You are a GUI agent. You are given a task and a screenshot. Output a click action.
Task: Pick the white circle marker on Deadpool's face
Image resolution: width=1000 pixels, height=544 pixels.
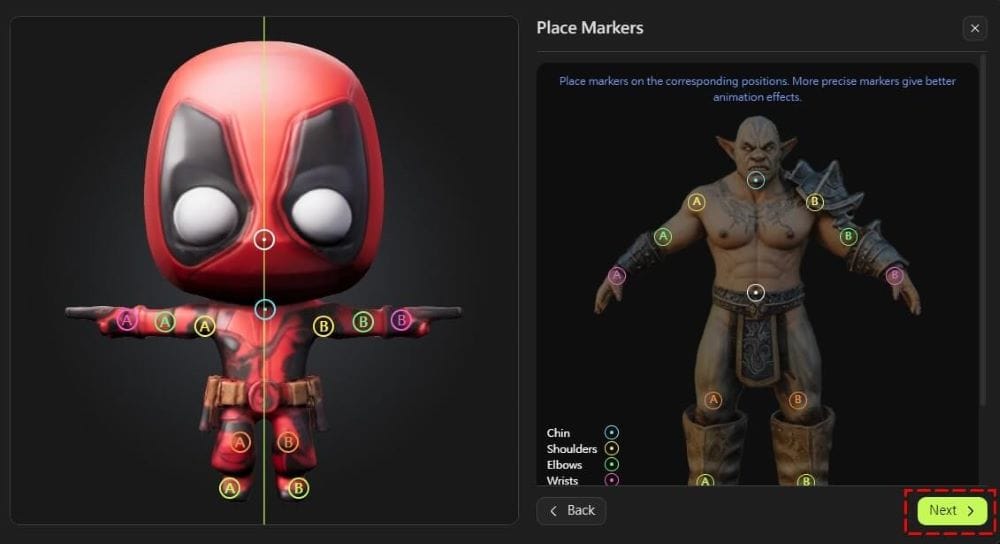(264, 240)
